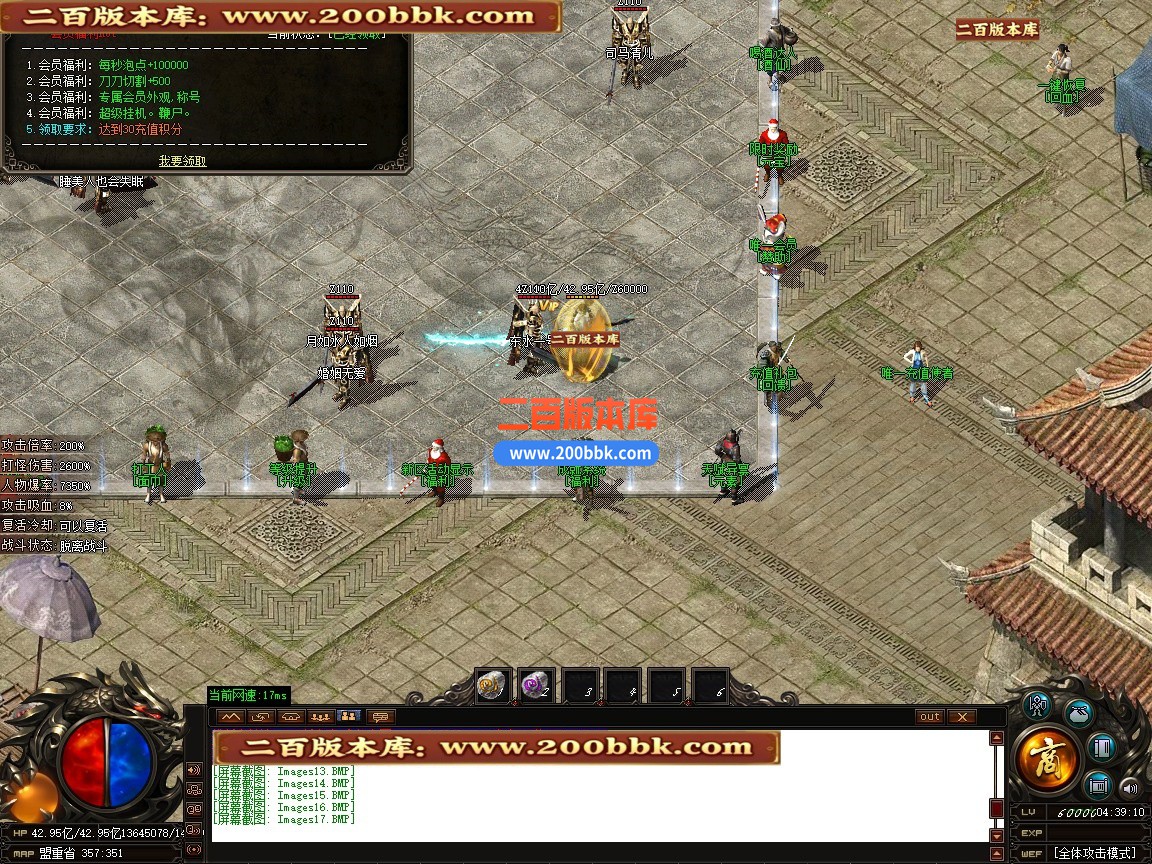Viewport: 1152px width, 864px height.
Task: Toggle the sound speaker icon
Action: pos(1129,786)
